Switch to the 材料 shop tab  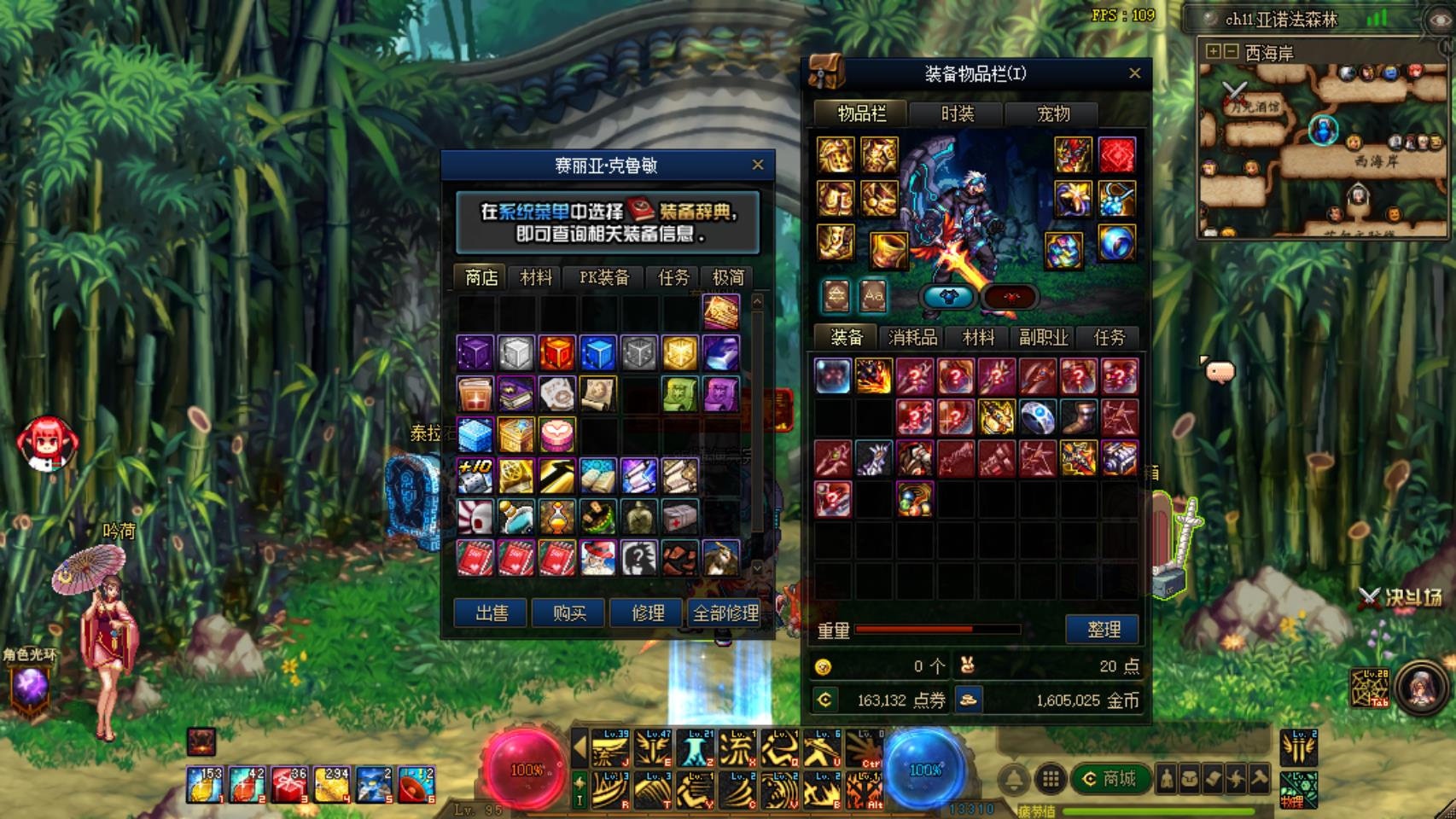(x=536, y=277)
